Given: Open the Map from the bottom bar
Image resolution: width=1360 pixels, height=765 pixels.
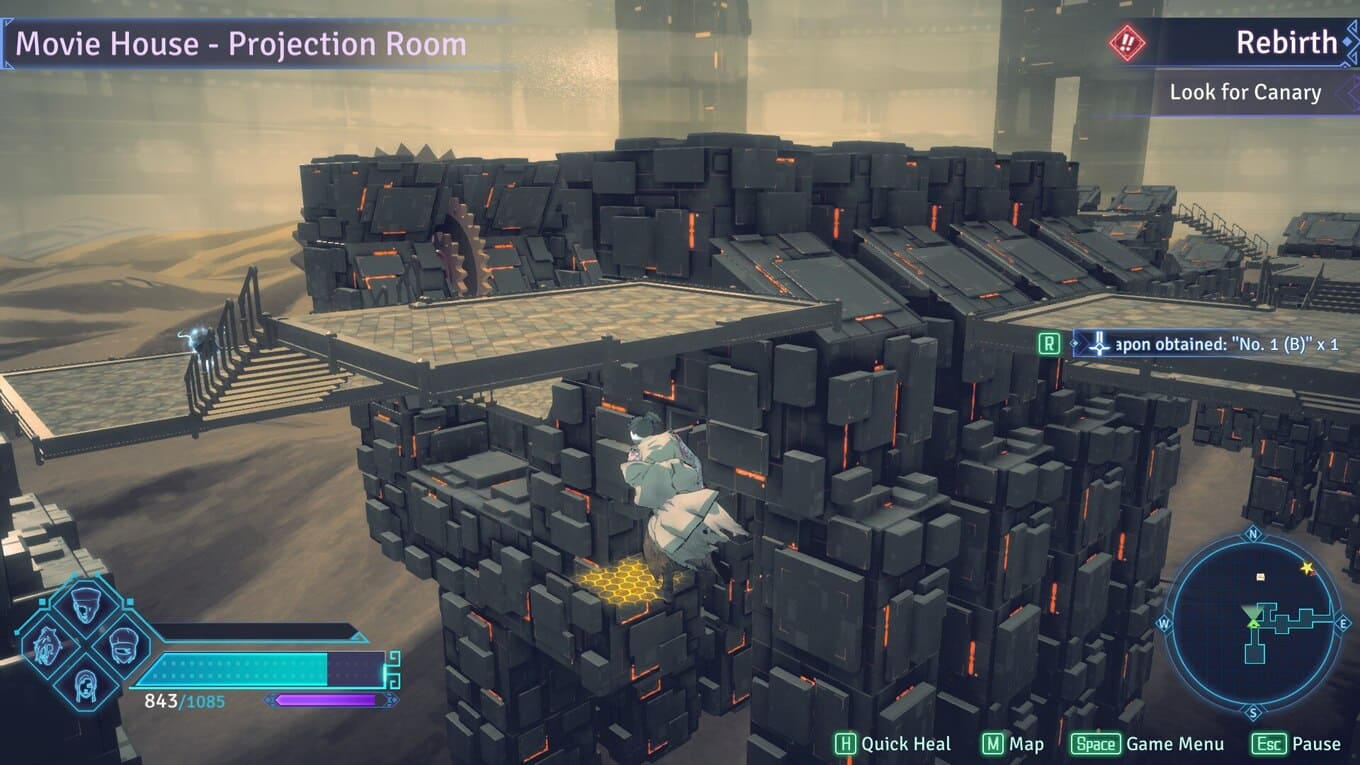Looking at the screenshot, I should [x=1013, y=744].
